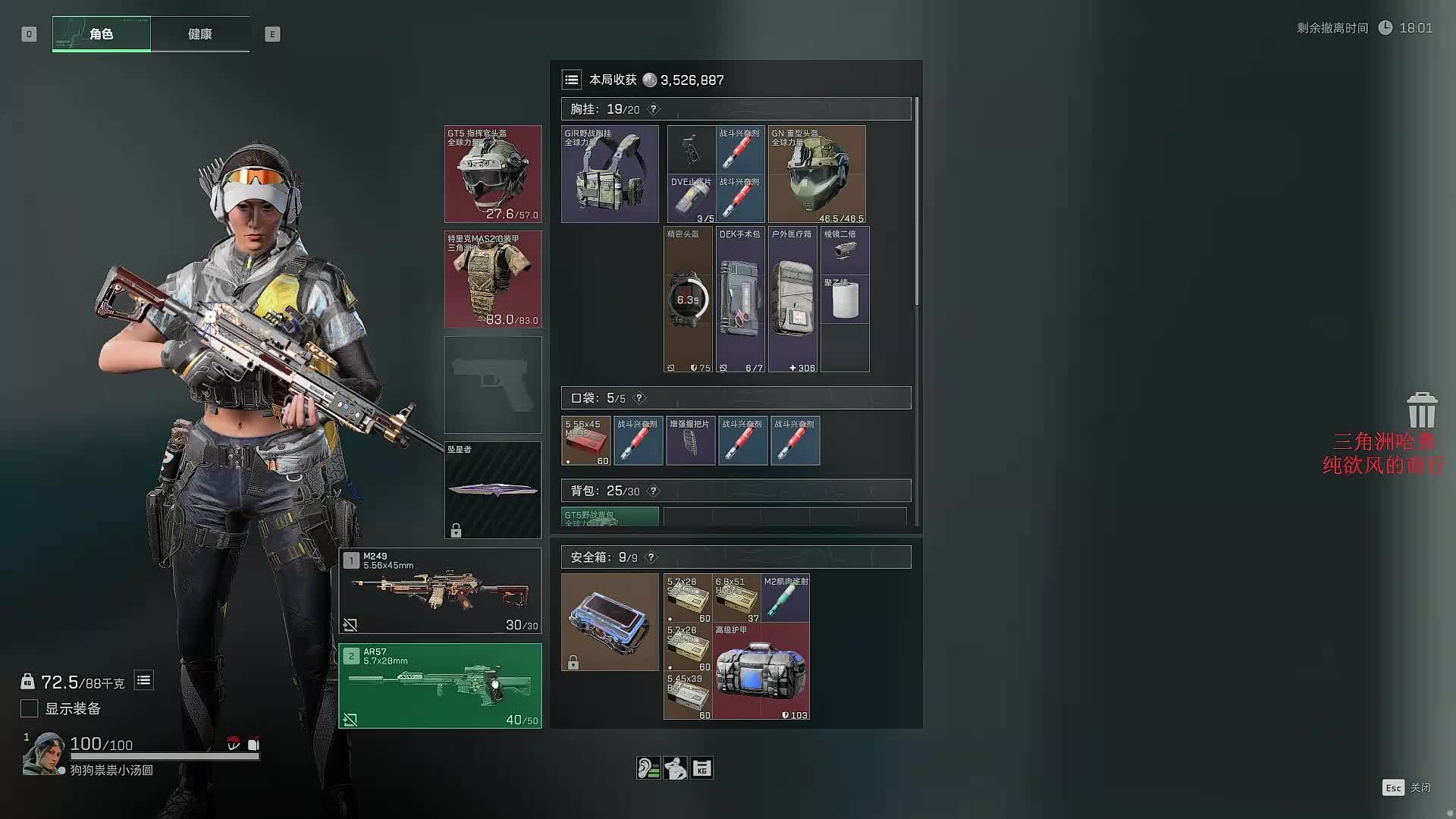Select the M249 primary weapon slot
Viewport: 1456px width, 819px height.
[x=440, y=591]
